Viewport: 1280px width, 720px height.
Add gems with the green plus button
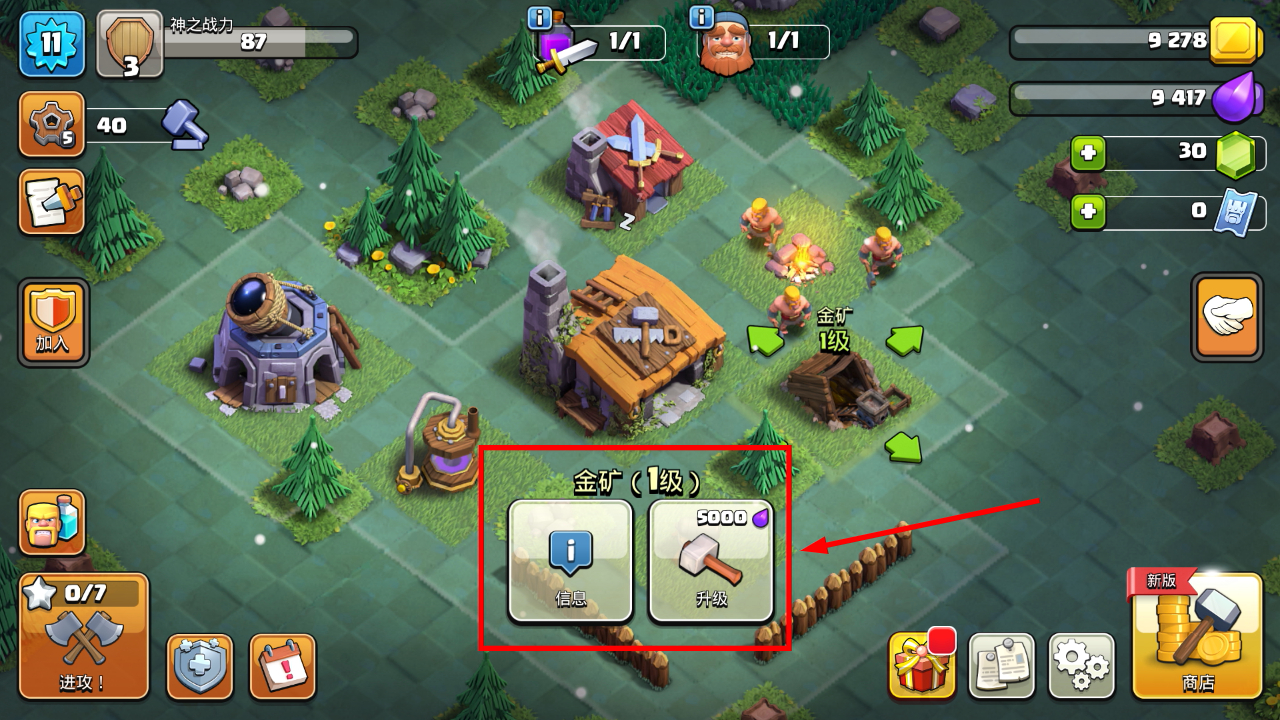[1088, 153]
